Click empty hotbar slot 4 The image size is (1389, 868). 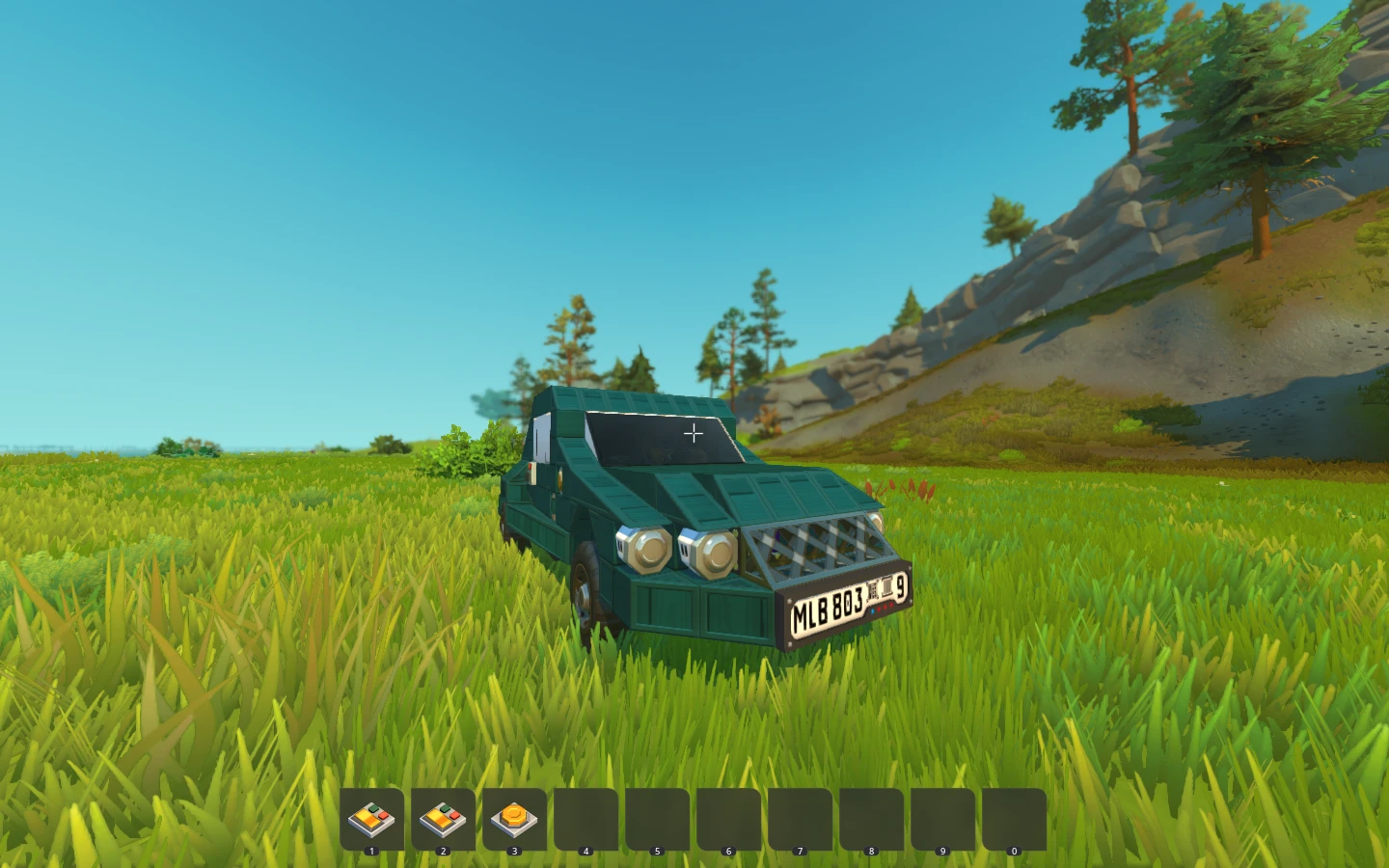[586, 817]
